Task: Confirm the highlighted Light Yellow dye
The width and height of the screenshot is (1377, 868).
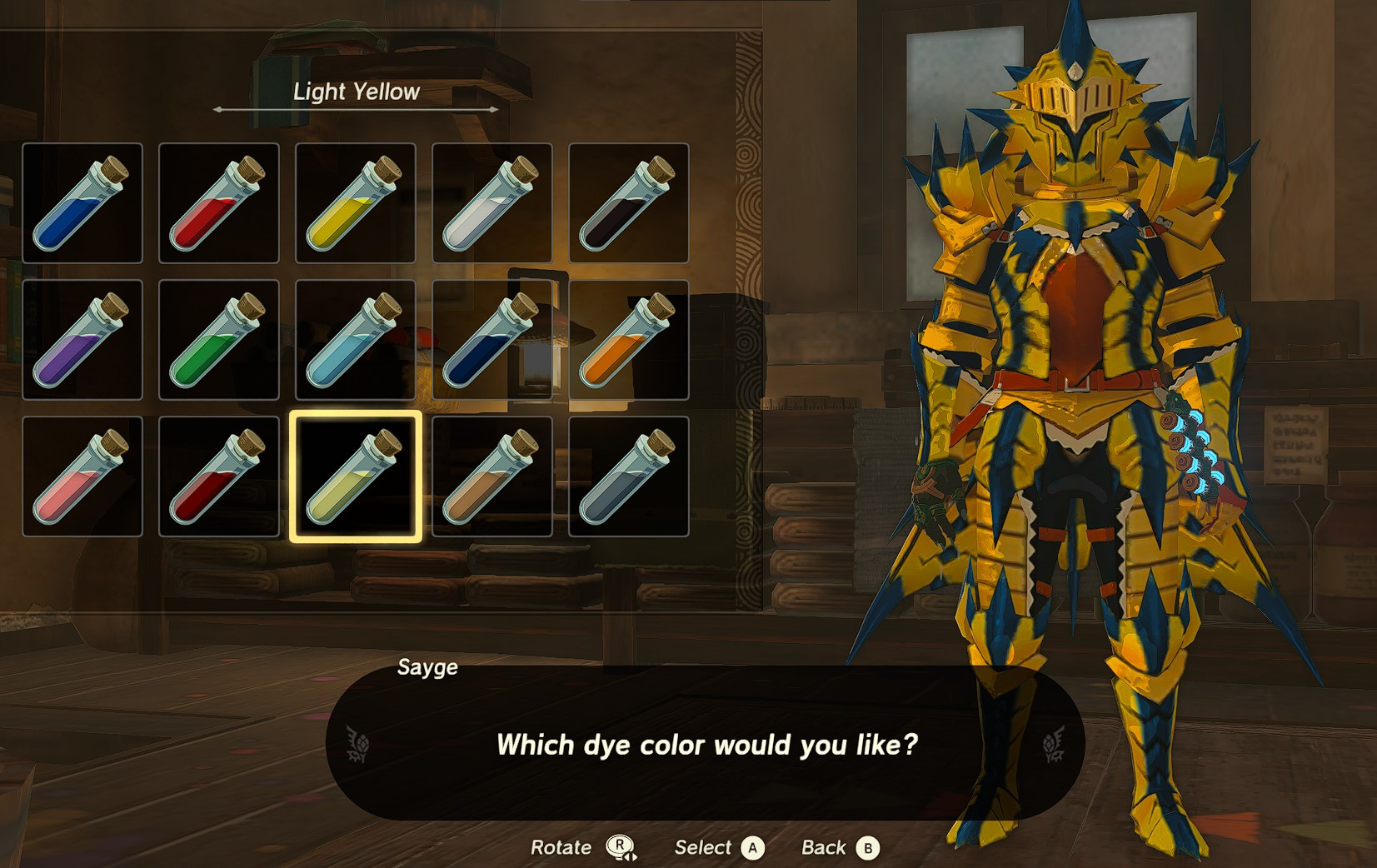Action: (x=354, y=476)
